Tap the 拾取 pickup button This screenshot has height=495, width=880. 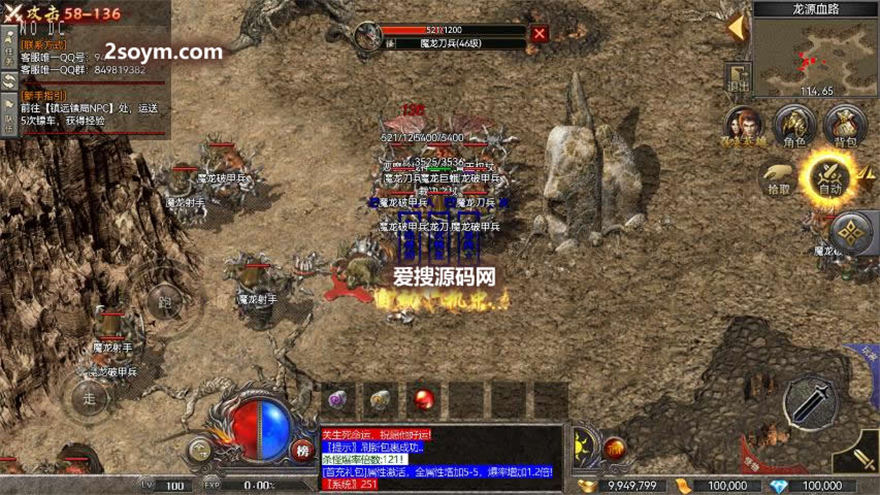777,176
